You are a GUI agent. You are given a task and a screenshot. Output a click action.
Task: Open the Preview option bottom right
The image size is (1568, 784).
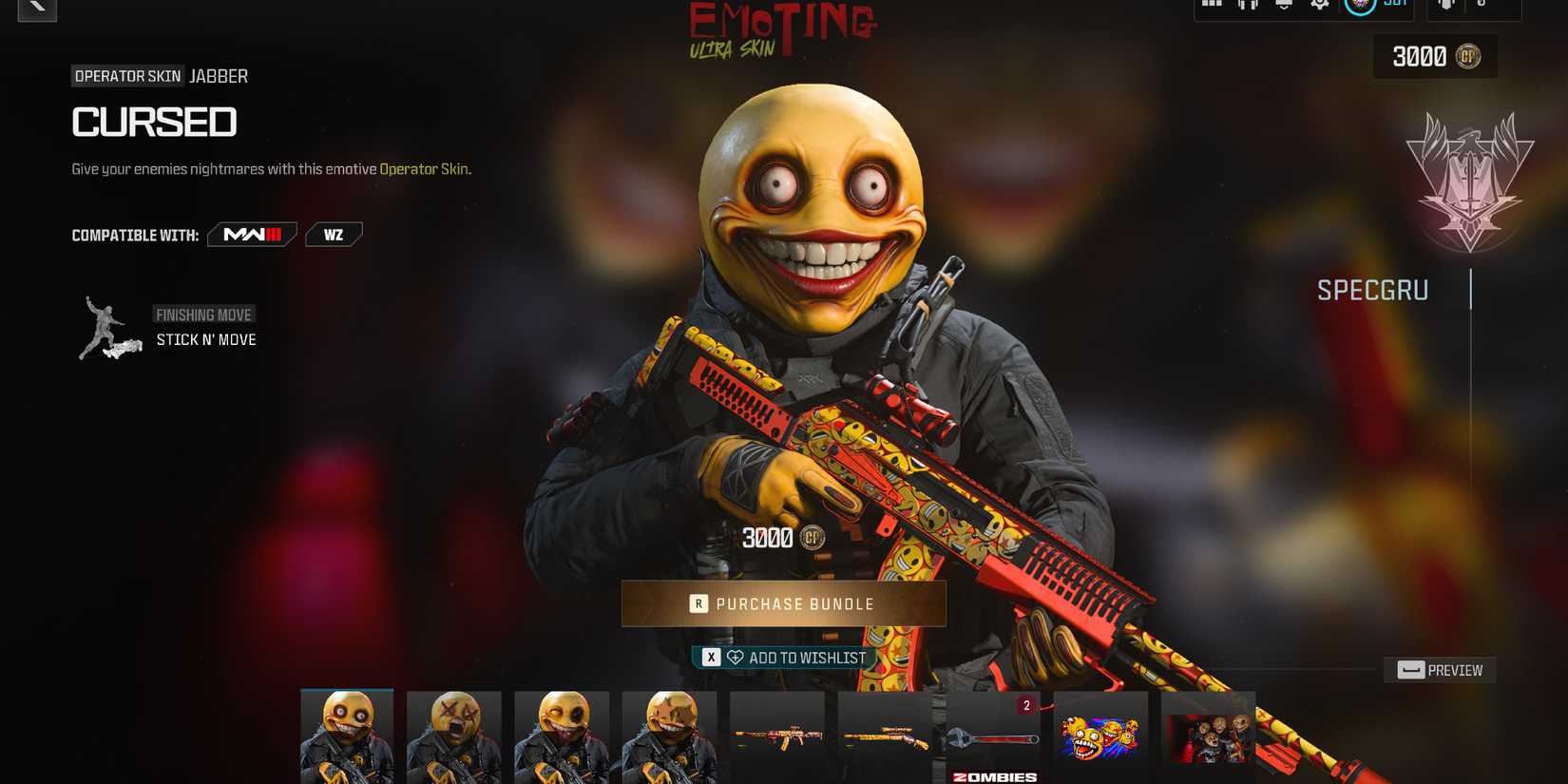pos(1438,670)
